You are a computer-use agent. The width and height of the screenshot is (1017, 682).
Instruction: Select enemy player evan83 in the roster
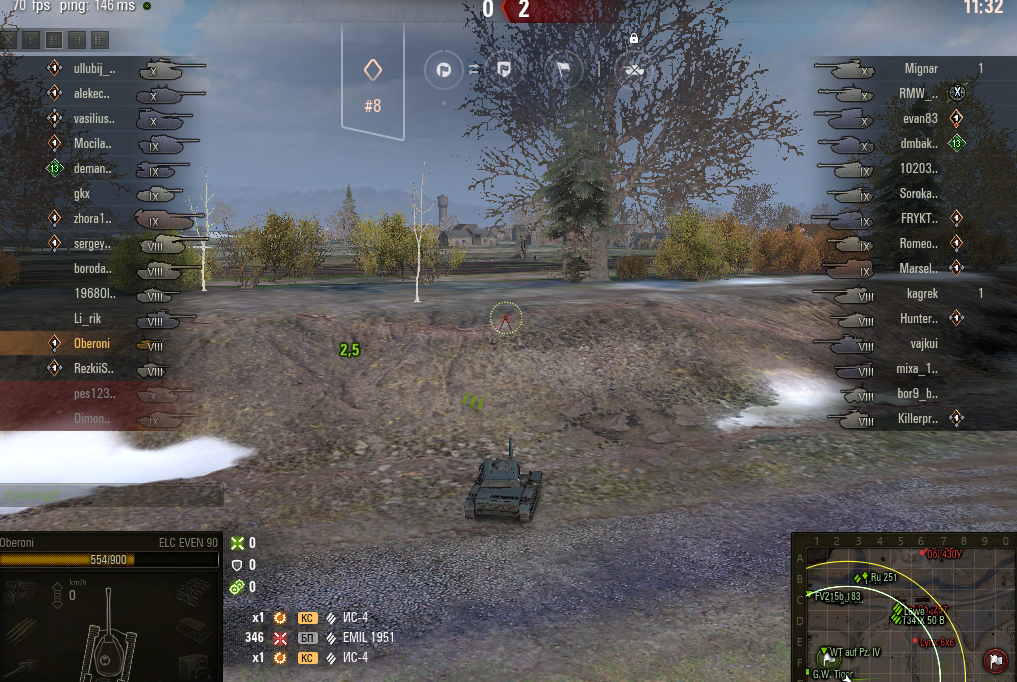click(x=919, y=119)
